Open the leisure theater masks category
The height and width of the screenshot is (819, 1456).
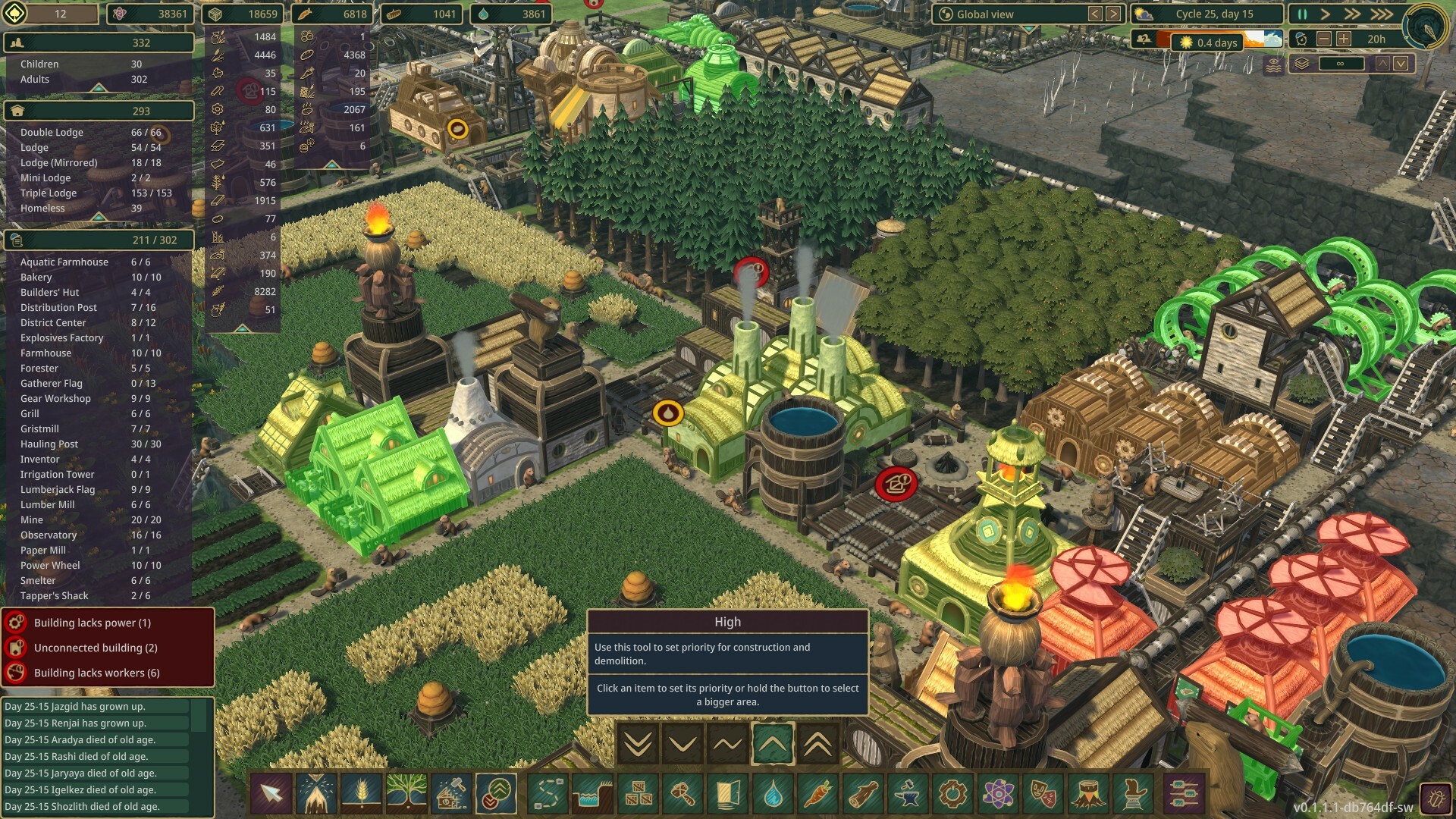[x=1043, y=794]
